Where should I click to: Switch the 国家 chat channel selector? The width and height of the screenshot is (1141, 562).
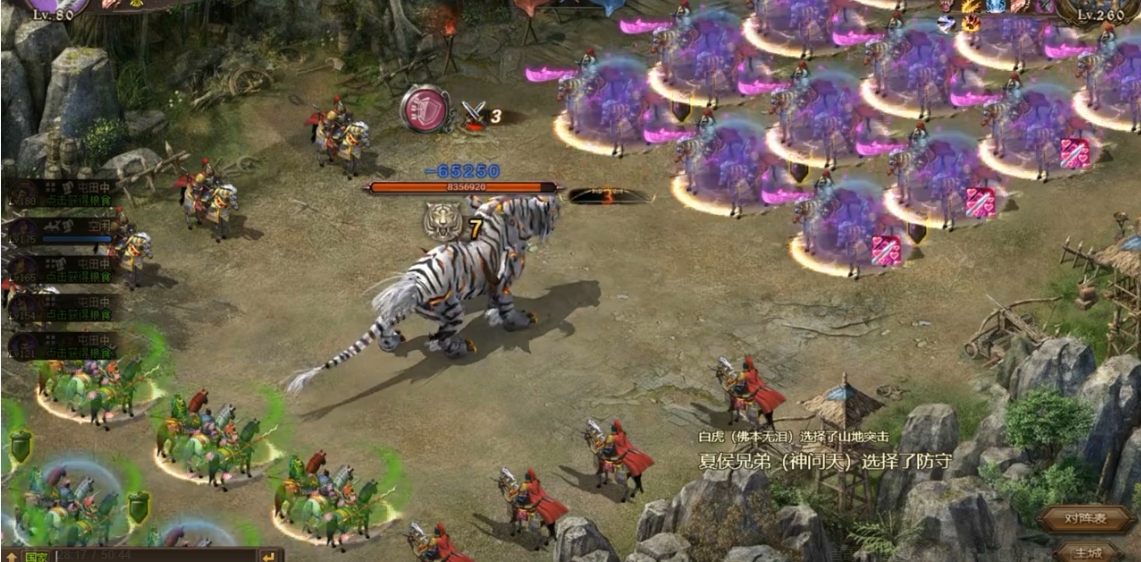point(36,556)
